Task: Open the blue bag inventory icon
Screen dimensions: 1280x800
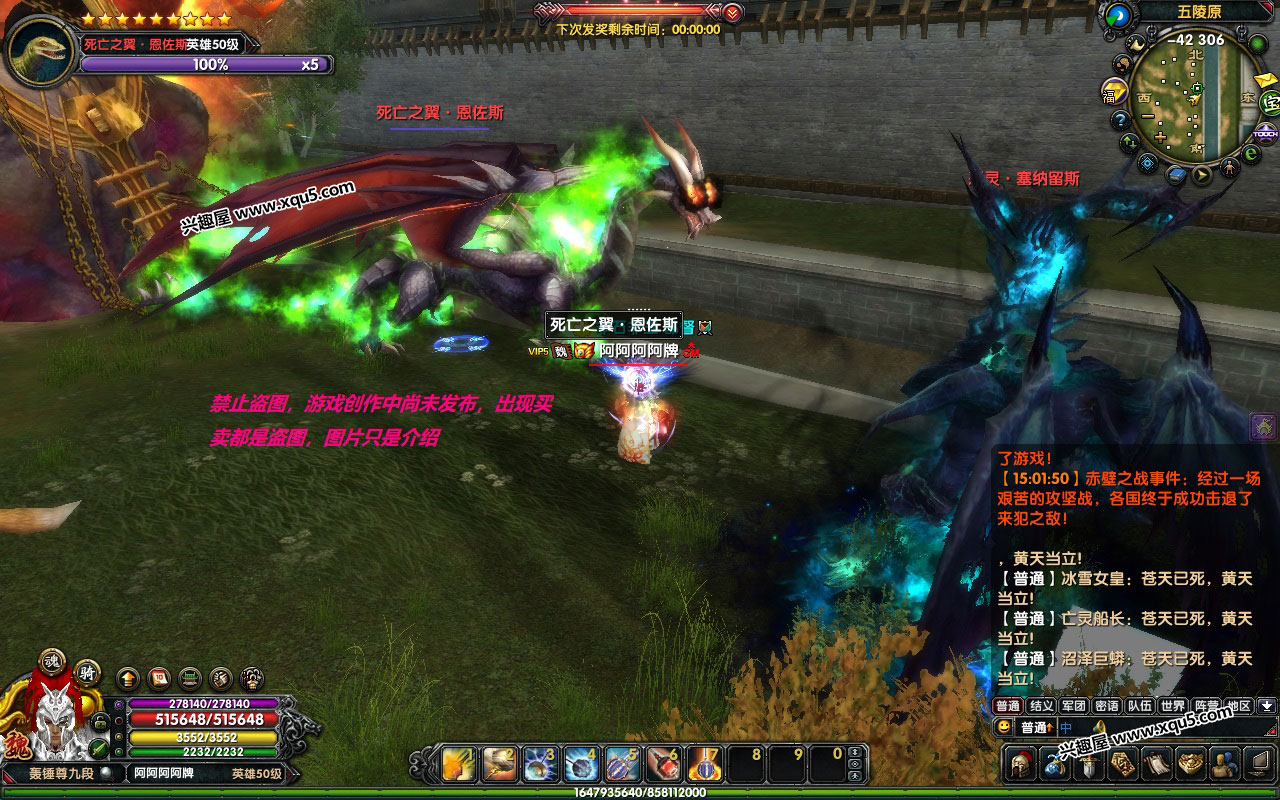Action: point(1055,764)
